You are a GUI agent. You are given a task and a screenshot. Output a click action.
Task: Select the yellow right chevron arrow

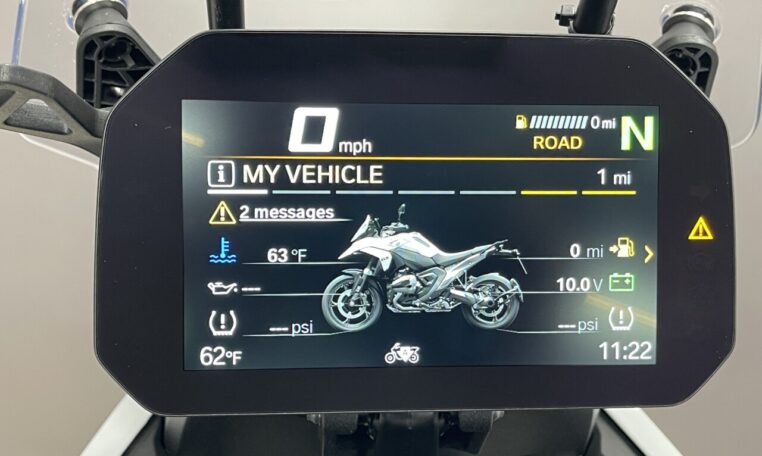point(648,254)
